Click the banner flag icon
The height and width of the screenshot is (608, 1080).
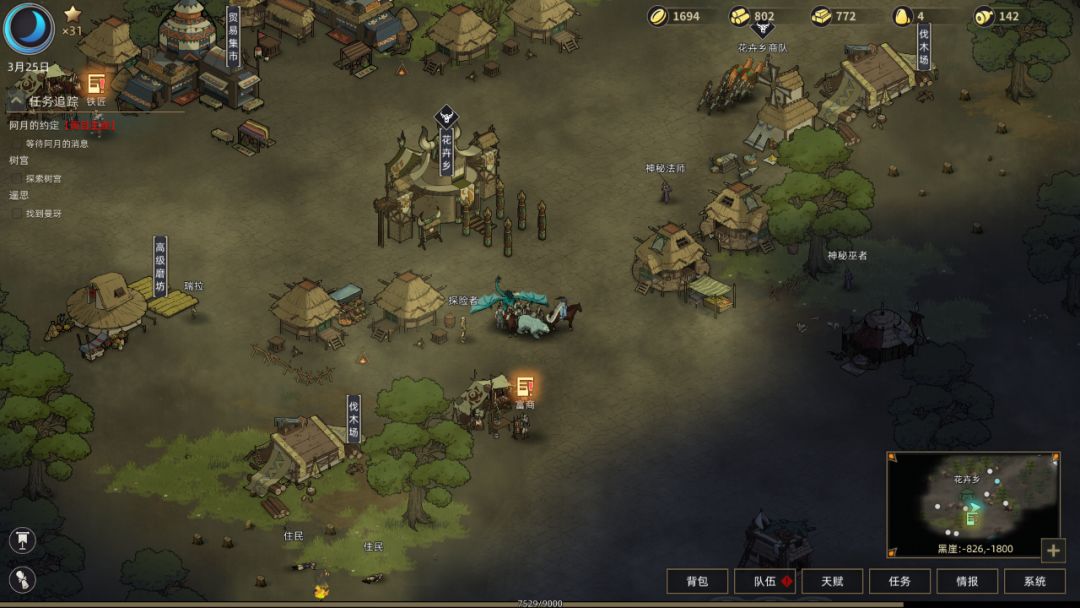click(x=22, y=541)
